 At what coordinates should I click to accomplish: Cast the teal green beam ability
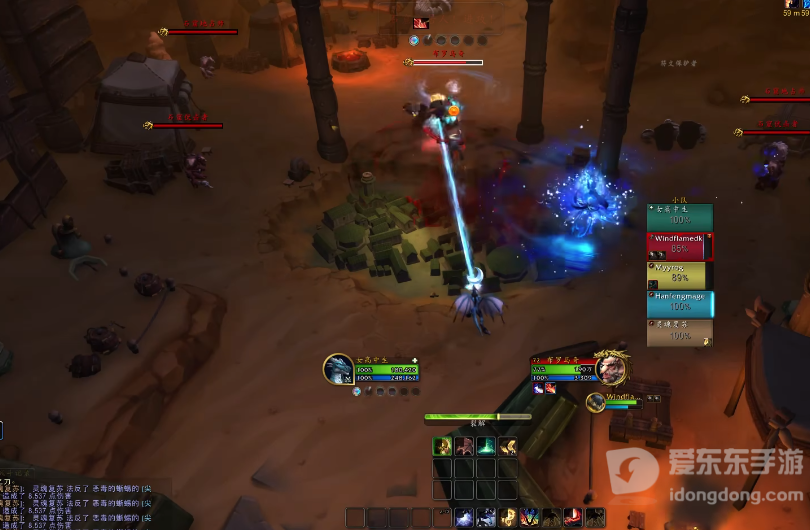tap(486, 445)
